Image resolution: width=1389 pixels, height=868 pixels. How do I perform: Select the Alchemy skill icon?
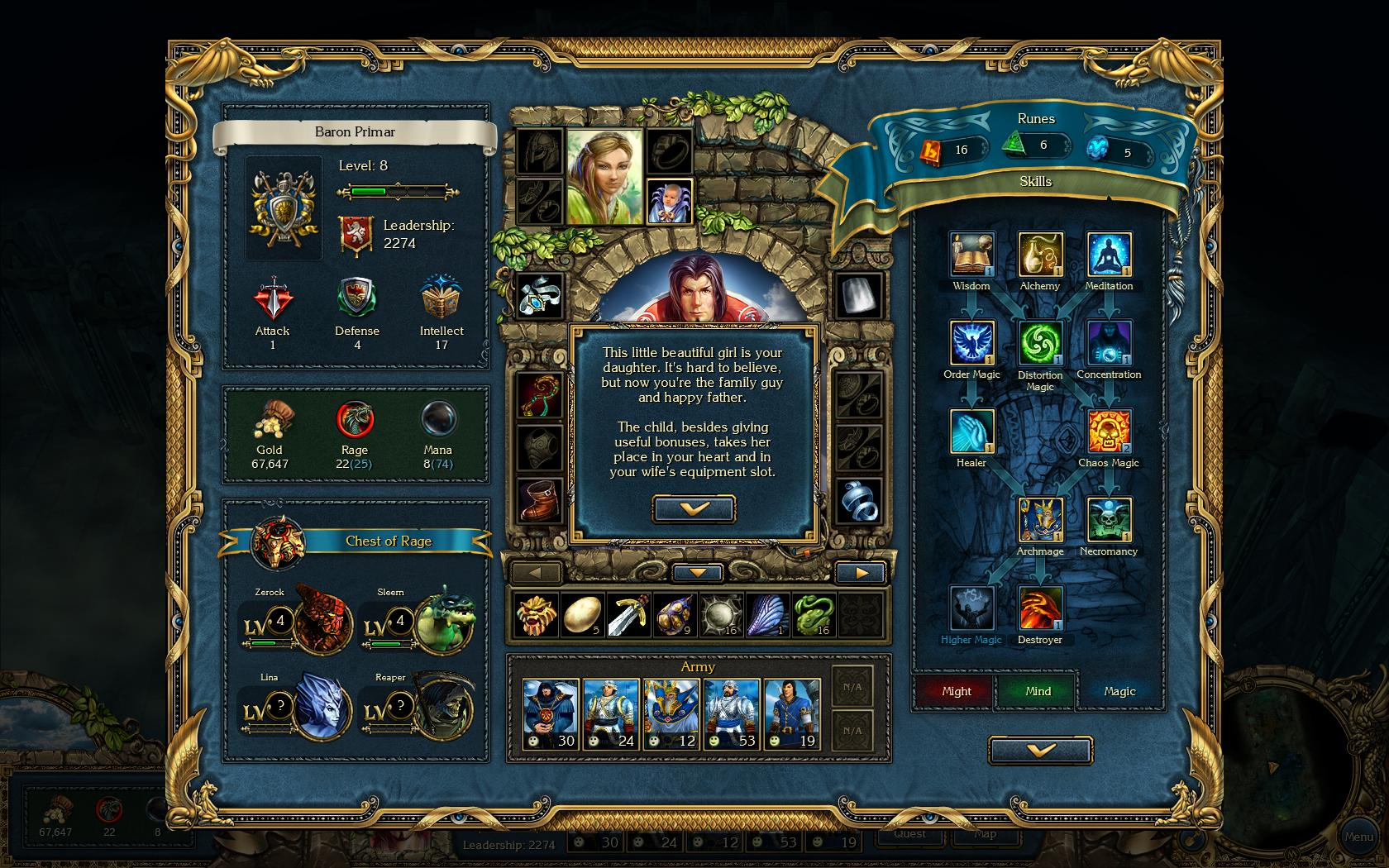click(x=1040, y=255)
